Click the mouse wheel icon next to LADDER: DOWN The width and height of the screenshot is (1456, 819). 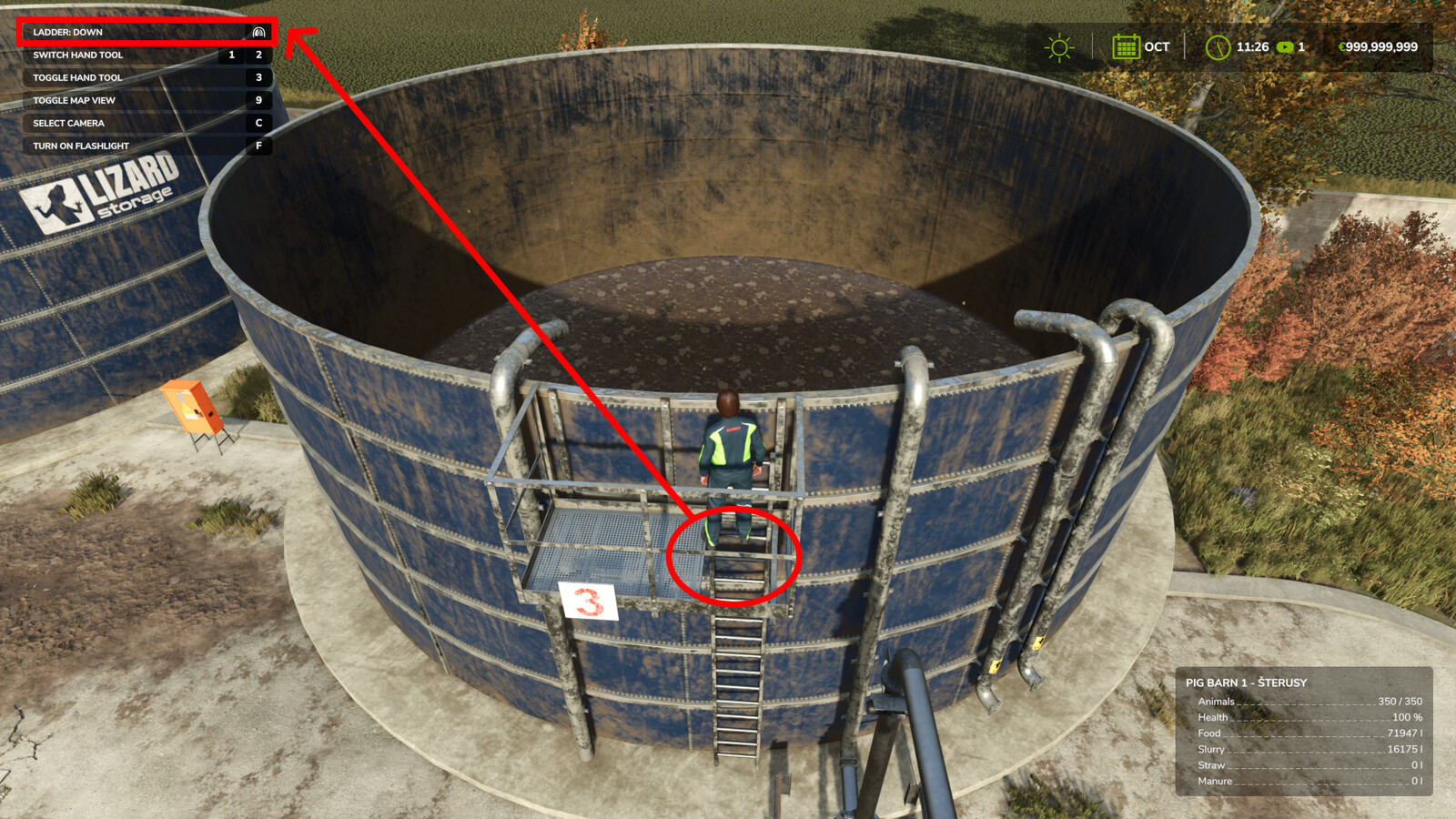pos(258,31)
